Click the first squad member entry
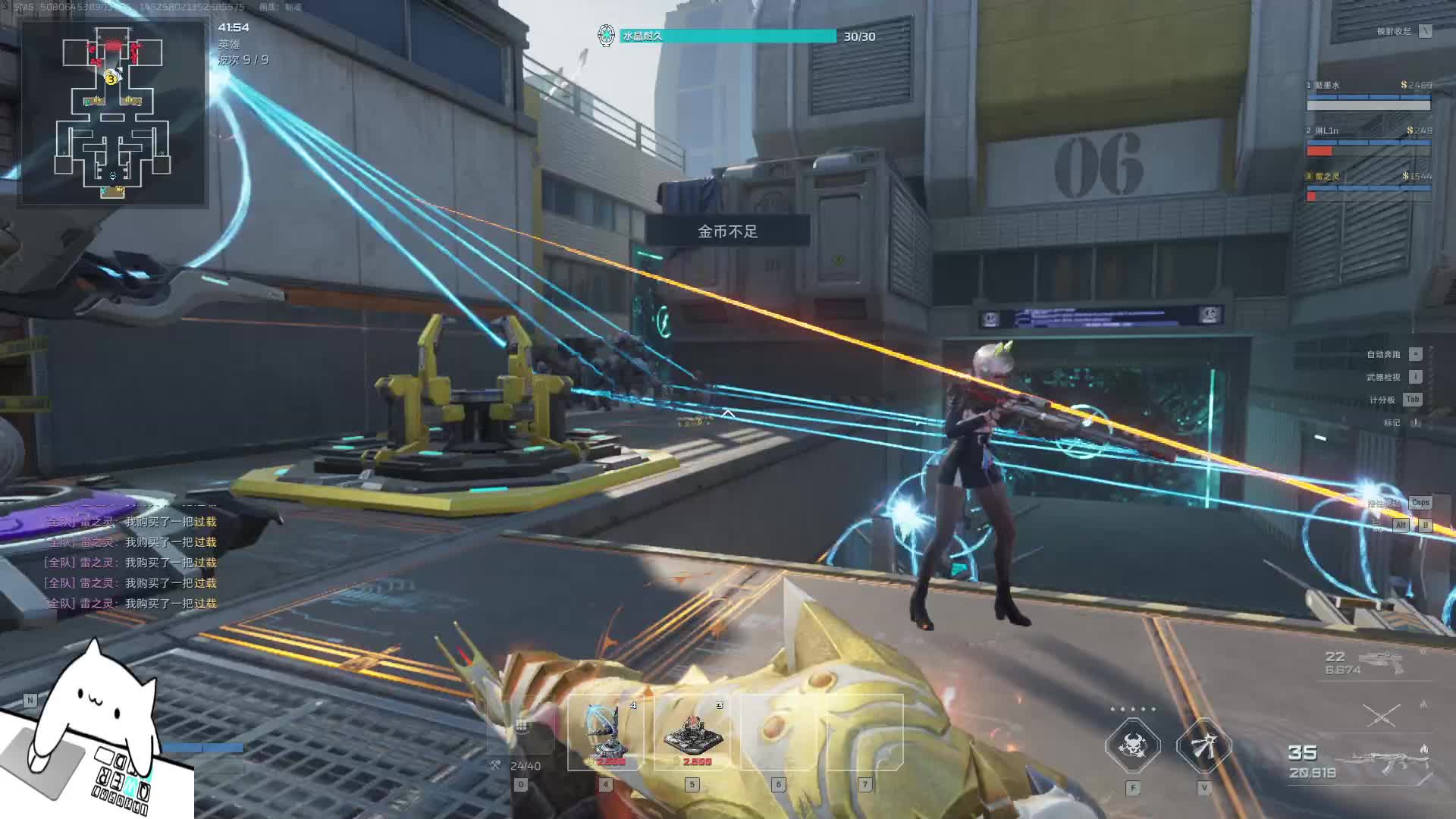 (1368, 96)
